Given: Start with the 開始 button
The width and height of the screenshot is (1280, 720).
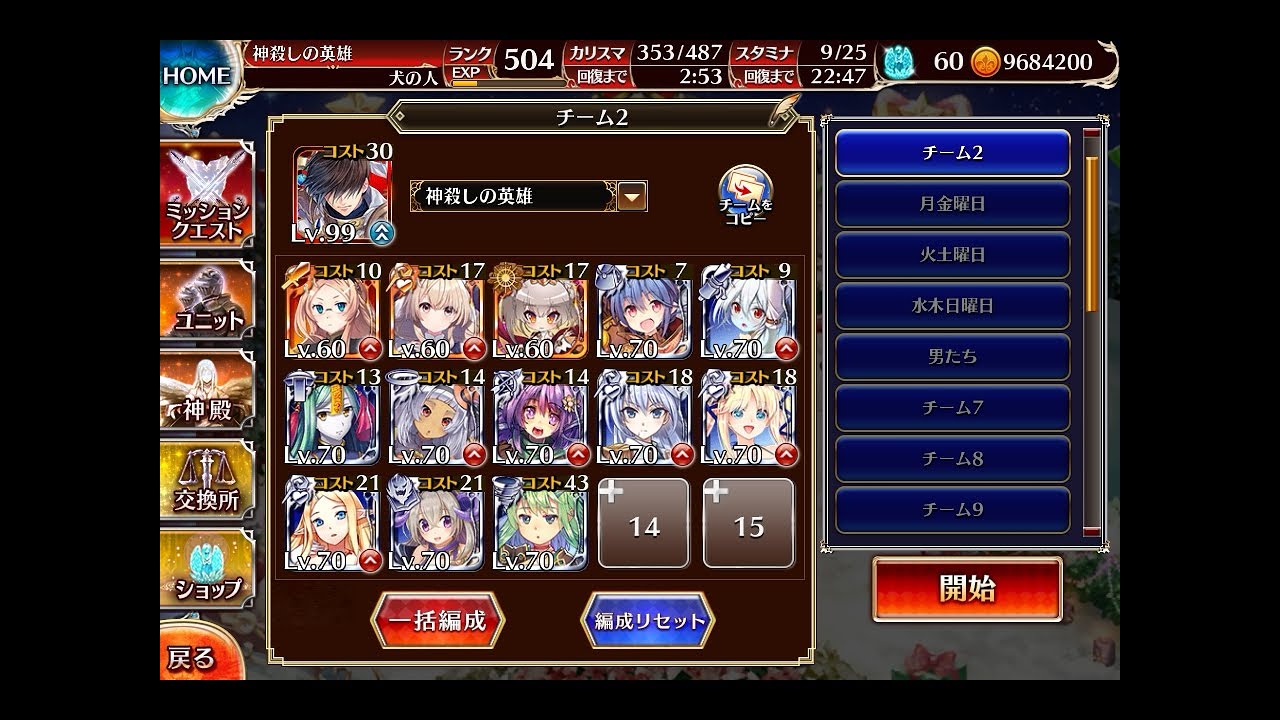Looking at the screenshot, I should point(966,589).
